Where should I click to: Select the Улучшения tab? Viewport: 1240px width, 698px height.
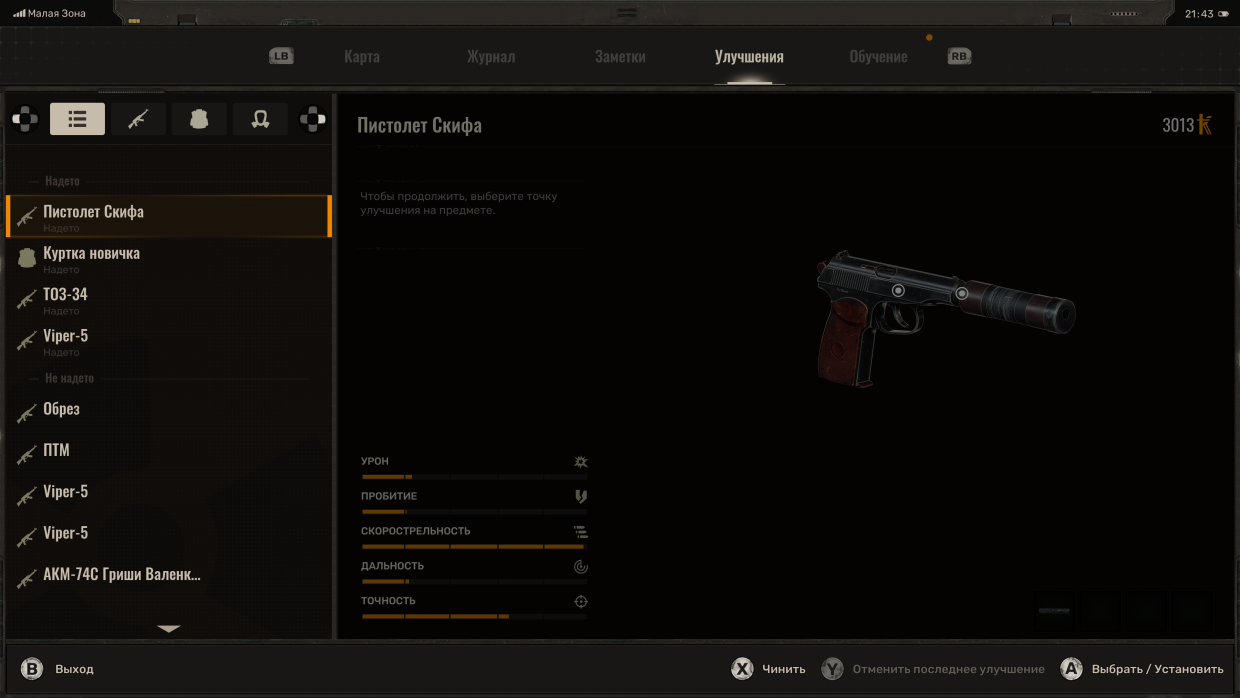tap(749, 57)
